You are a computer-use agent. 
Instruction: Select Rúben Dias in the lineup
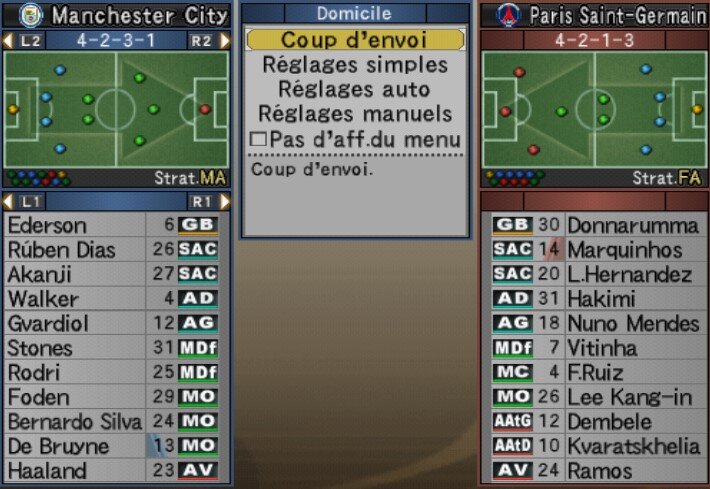[62, 250]
